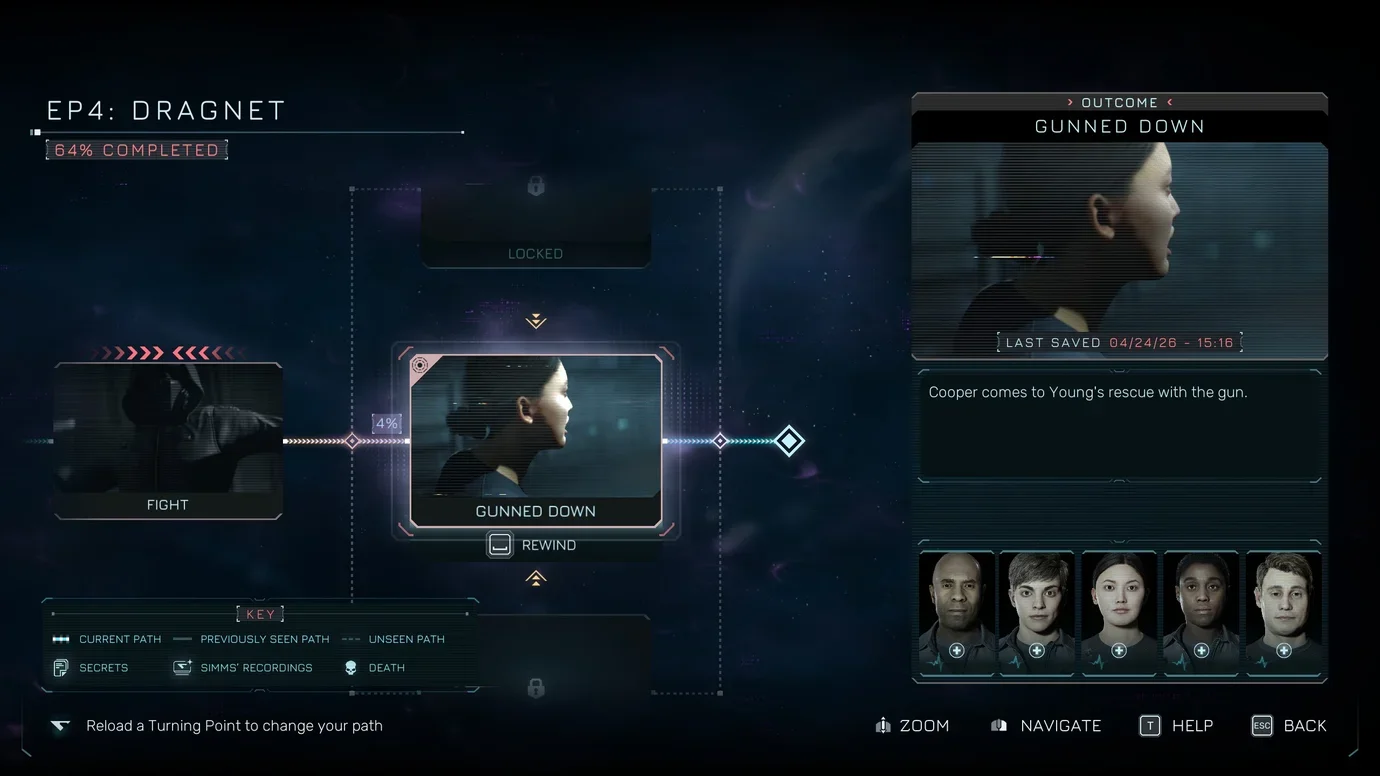Select the GUNNED DOWN turning point node
This screenshot has width=1380, height=776.
(536, 440)
